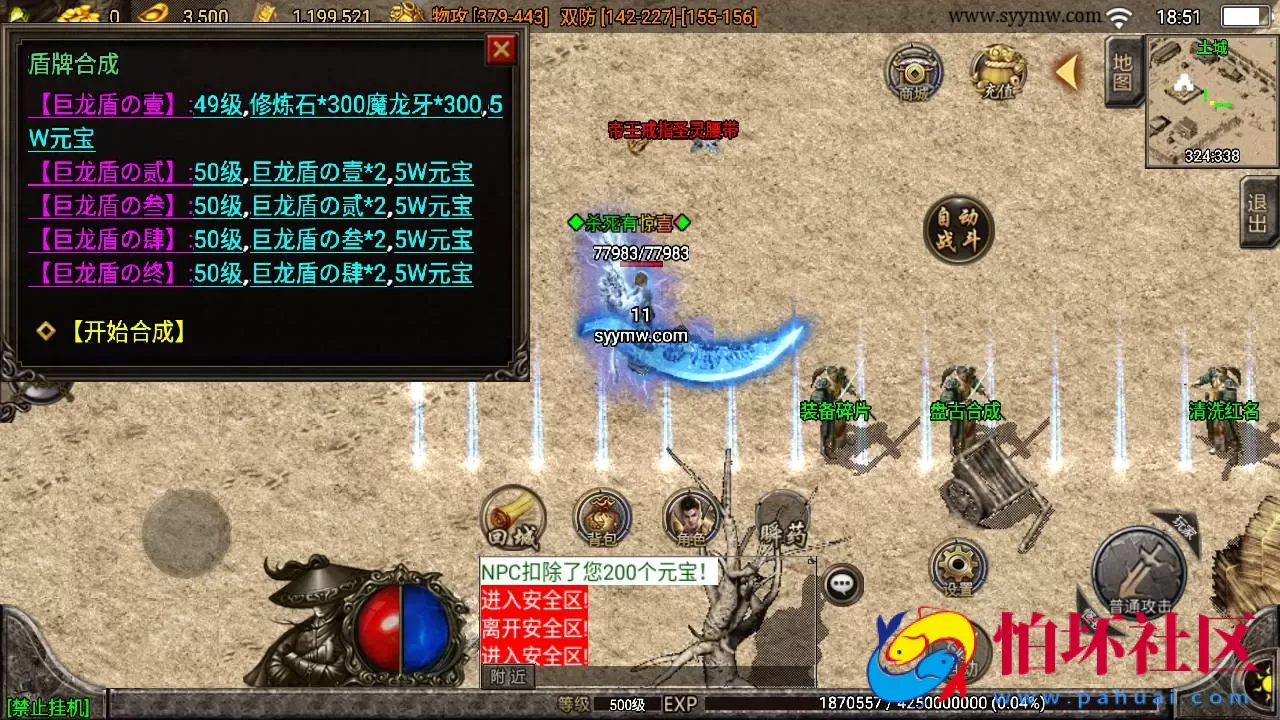Open the 角色 character portrait icon
1280x720 pixels.
pyautogui.click(x=688, y=516)
